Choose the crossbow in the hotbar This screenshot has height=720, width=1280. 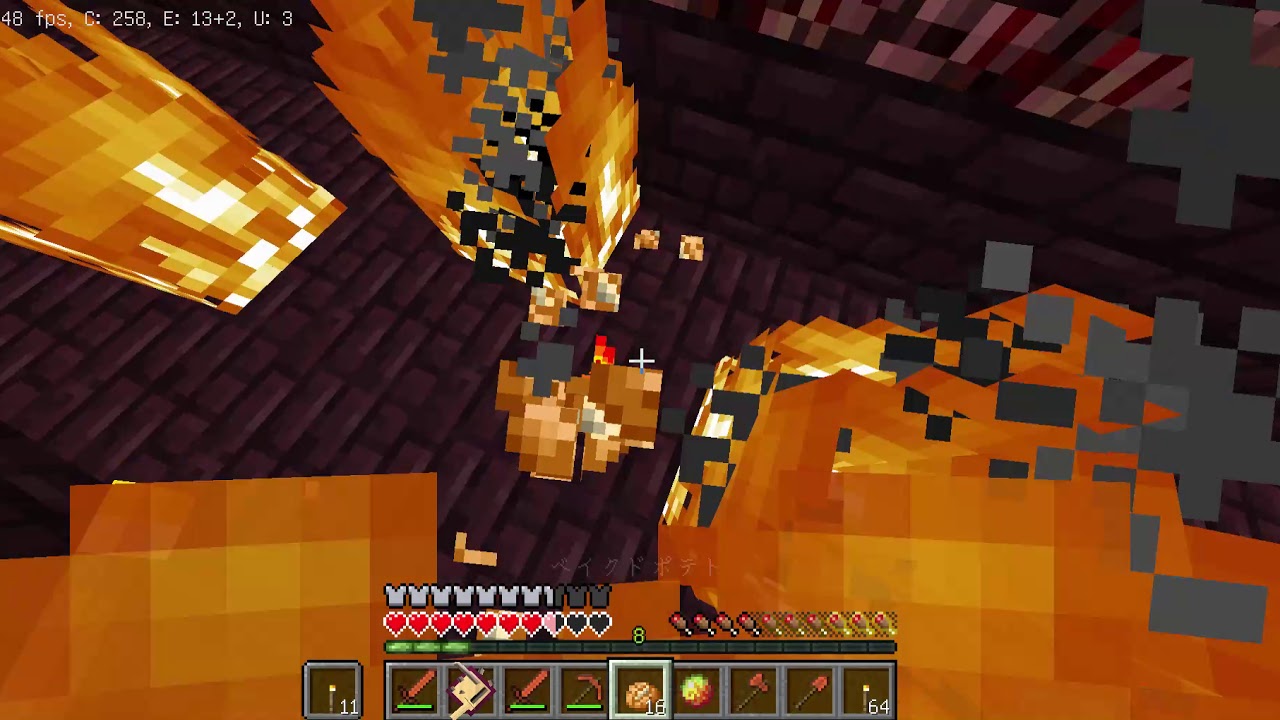[x=472, y=691]
